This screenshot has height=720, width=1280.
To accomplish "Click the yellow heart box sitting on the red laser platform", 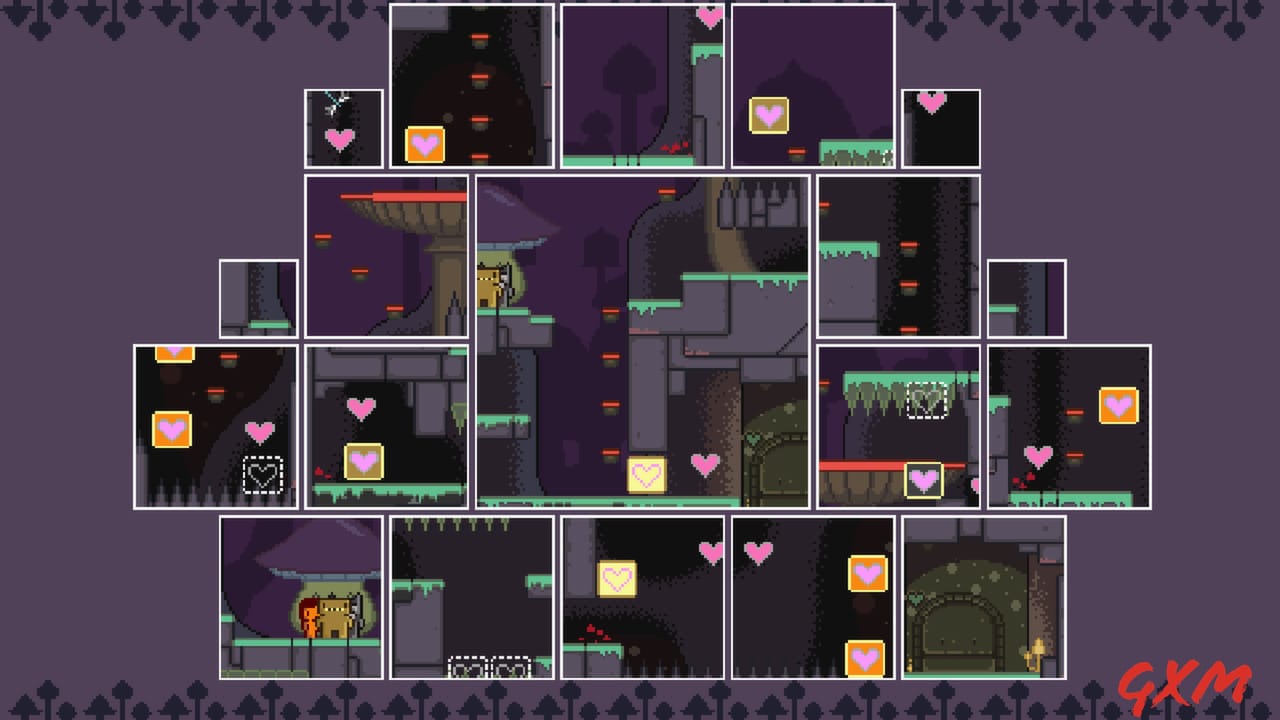I will pos(922,478).
